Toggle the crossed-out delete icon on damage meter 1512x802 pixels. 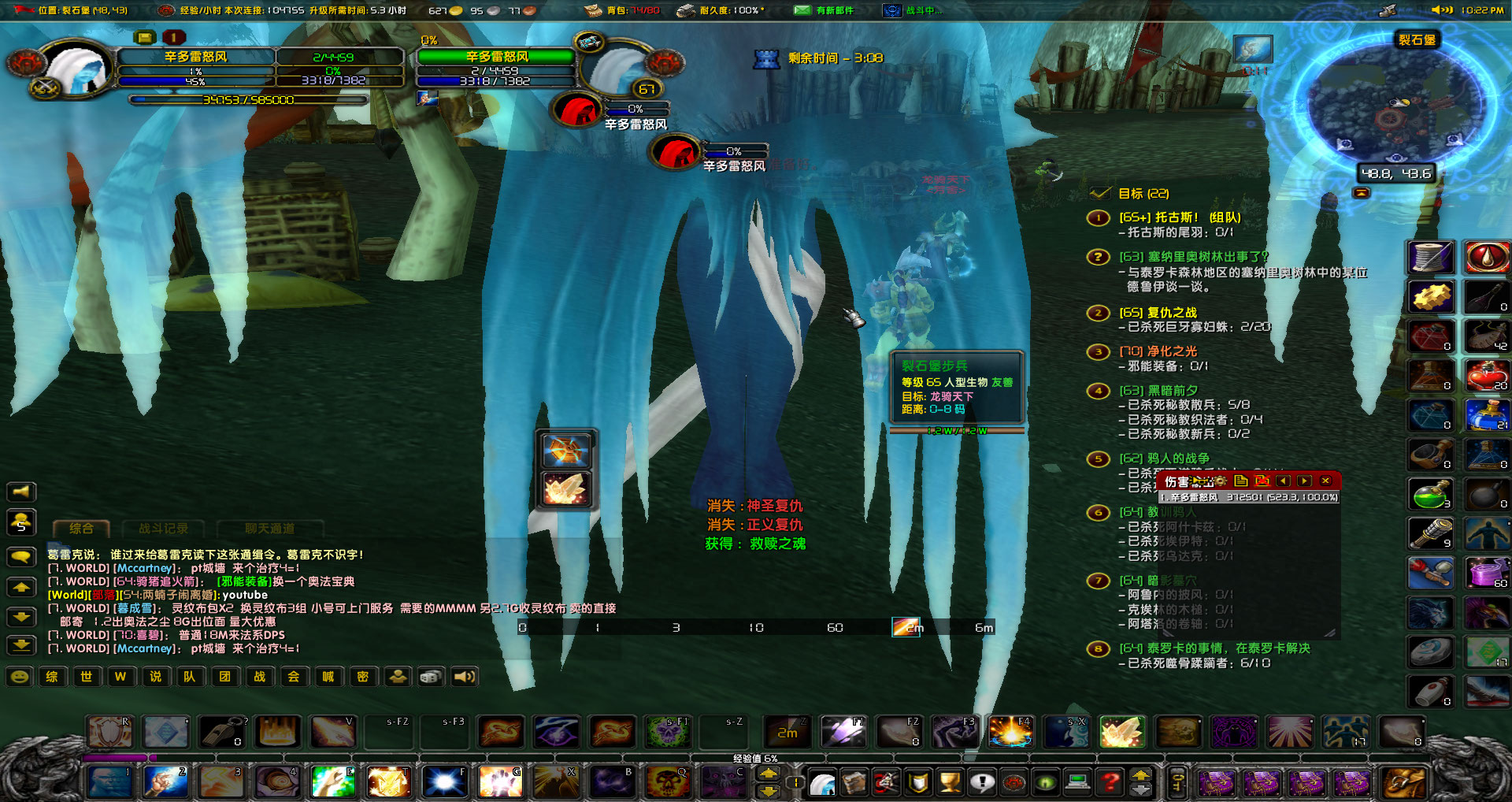[1263, 481]
